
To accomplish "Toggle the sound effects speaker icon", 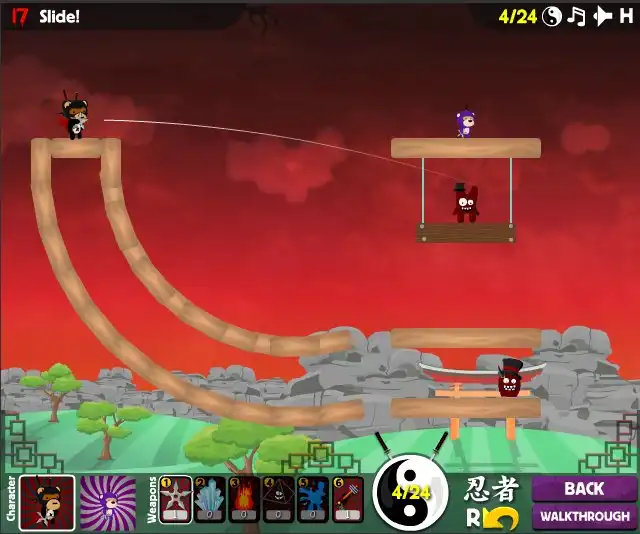I will pyautogui.click(x=602, y=16).
